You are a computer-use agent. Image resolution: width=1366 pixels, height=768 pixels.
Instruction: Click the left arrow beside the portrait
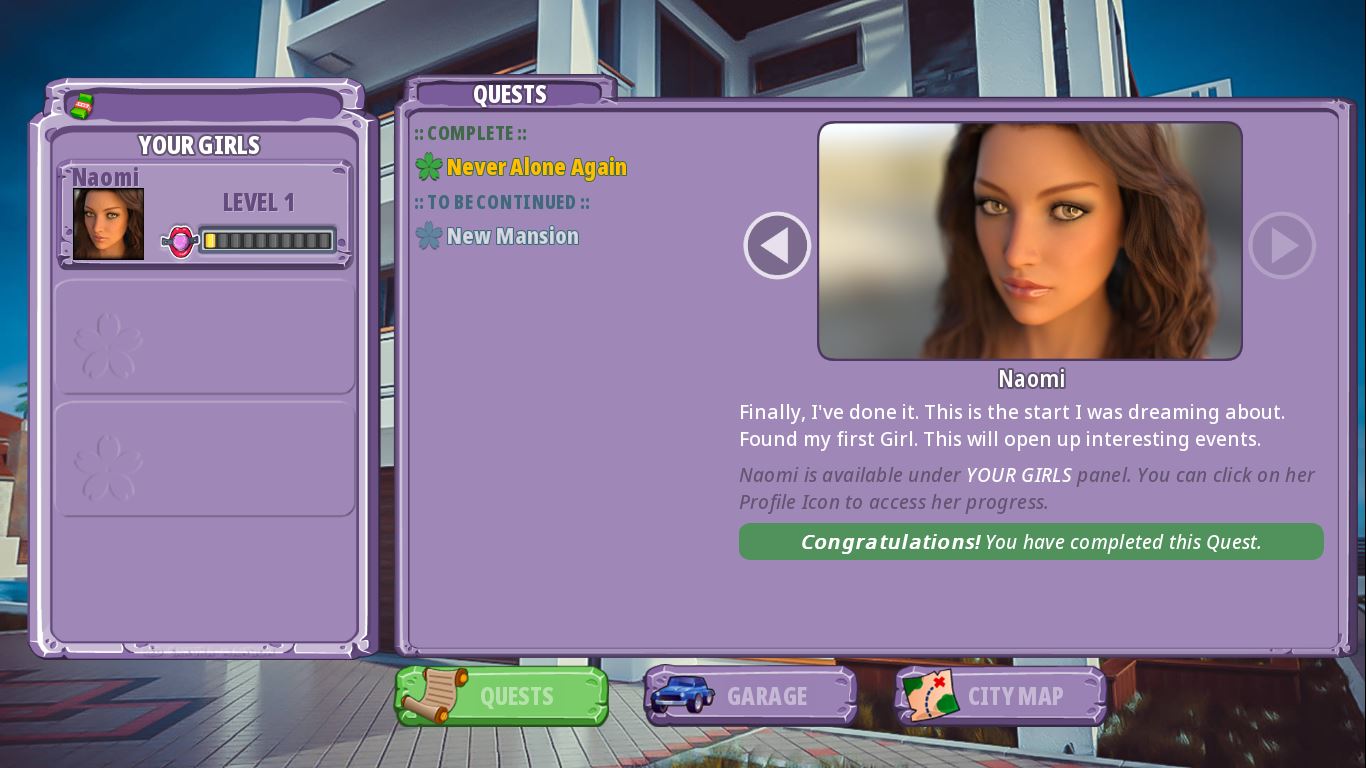777,246
